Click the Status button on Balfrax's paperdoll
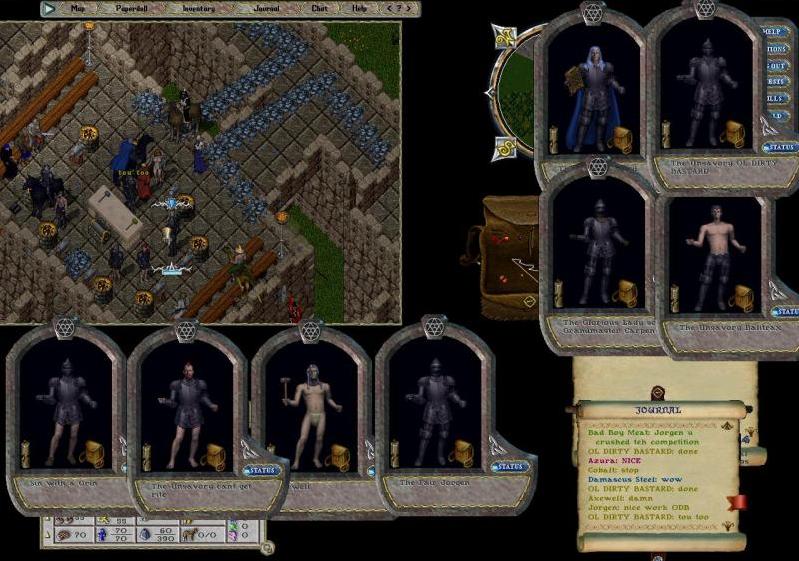 click(x=786, y=312)
